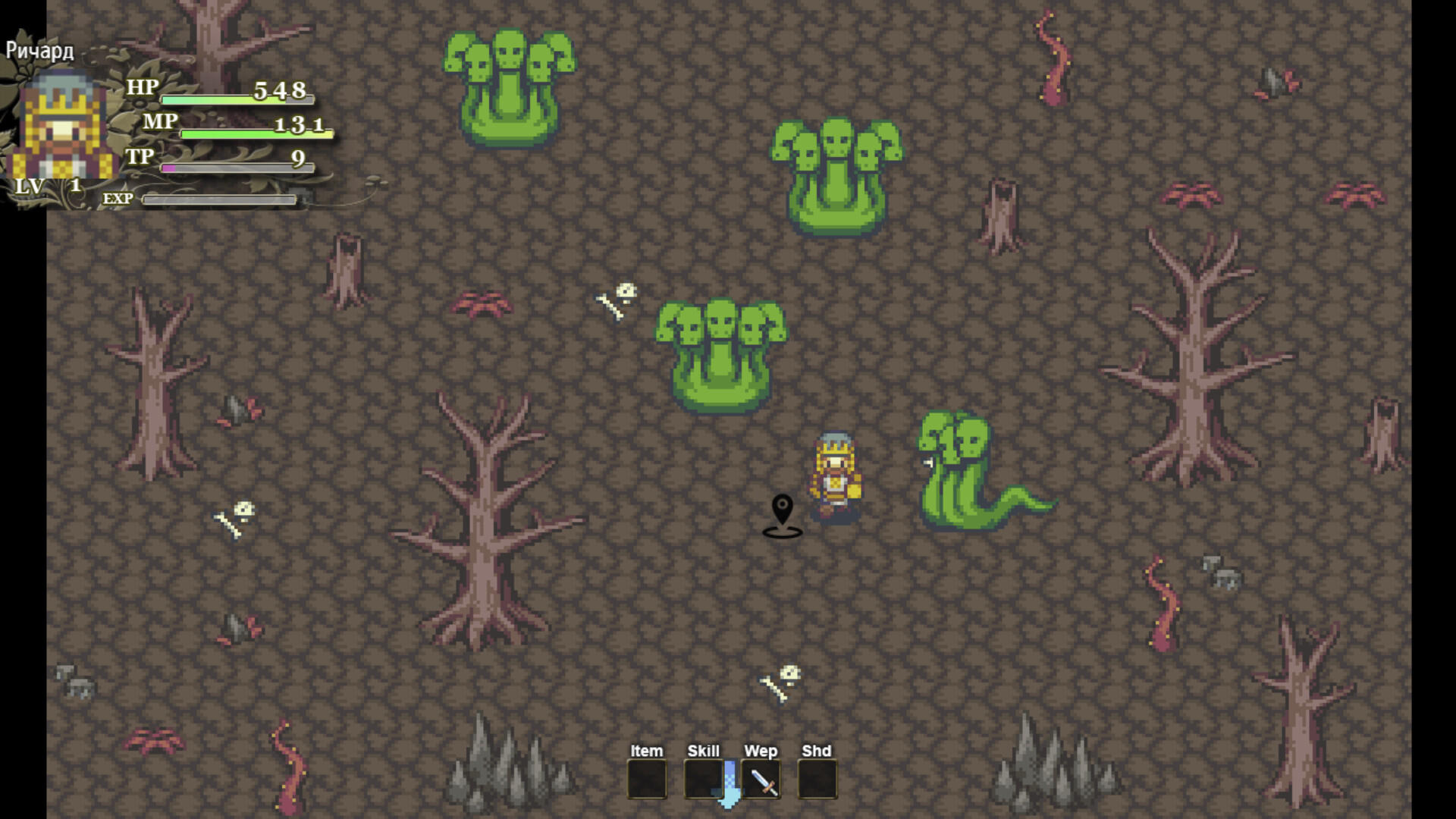Screen dimensions: 1456x819
Task: Select the LV 1 level indicator
Action: (45, 185)
